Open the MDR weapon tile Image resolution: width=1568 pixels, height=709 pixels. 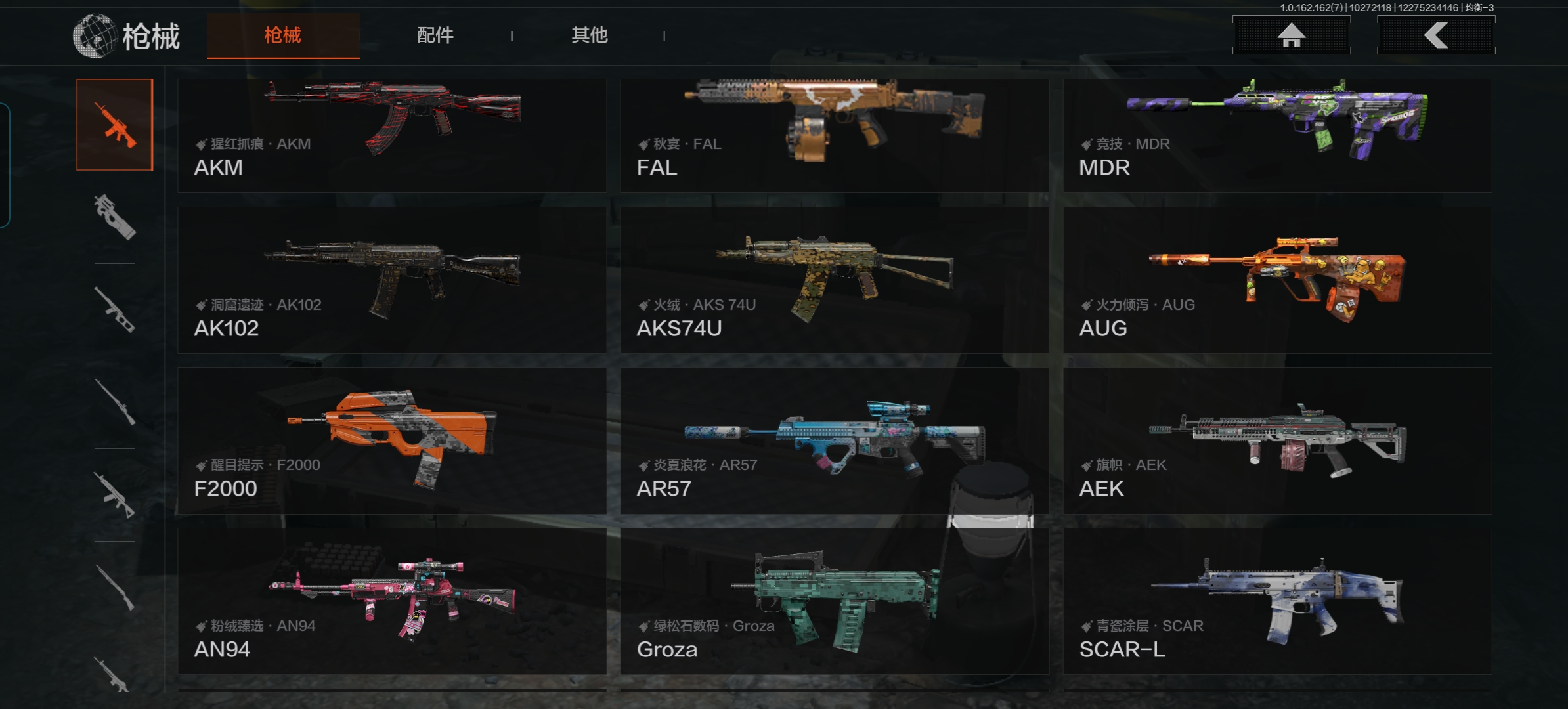pos(1277,135)
